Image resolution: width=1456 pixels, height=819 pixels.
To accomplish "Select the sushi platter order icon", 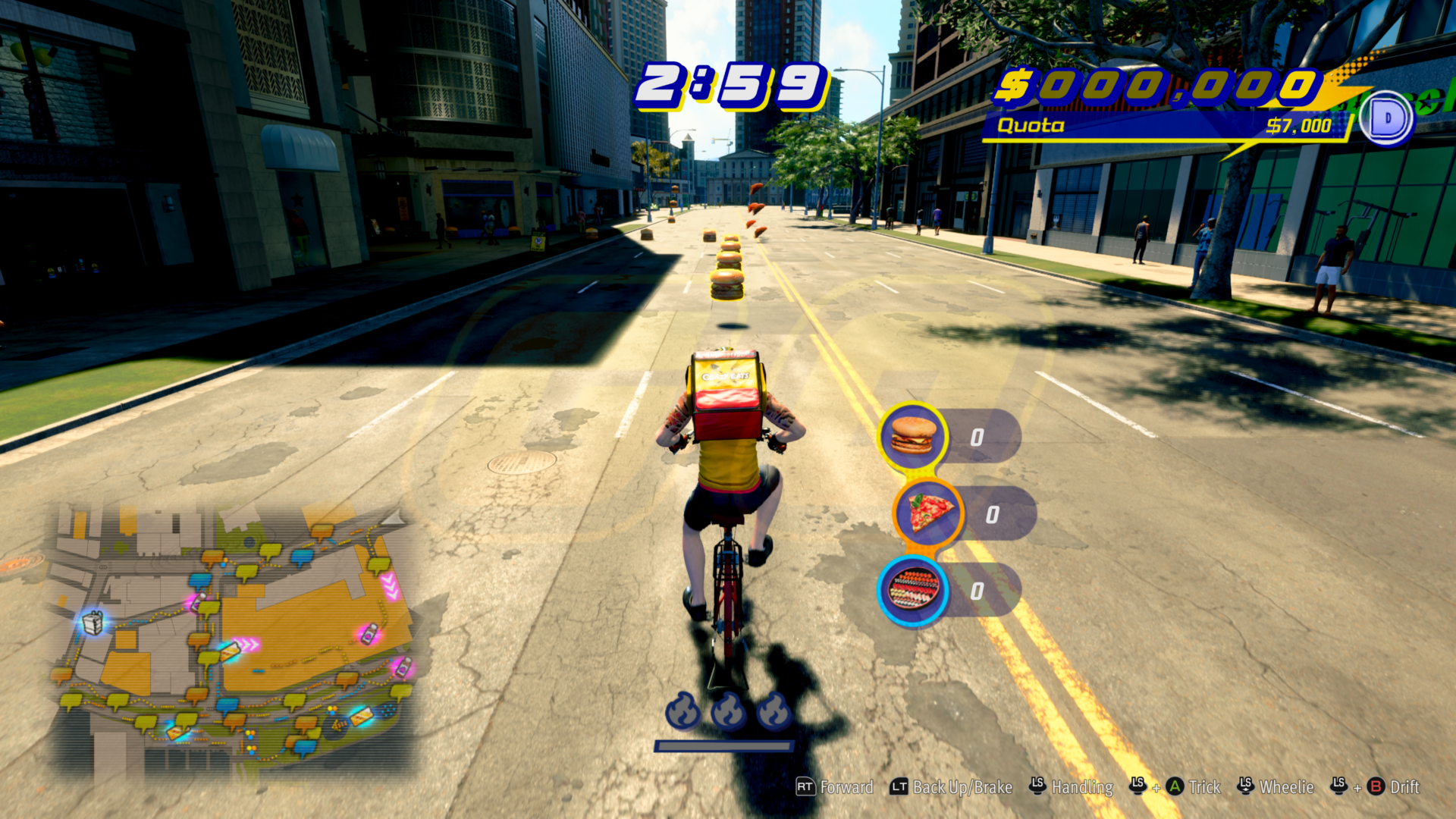I will coord(912,589).
